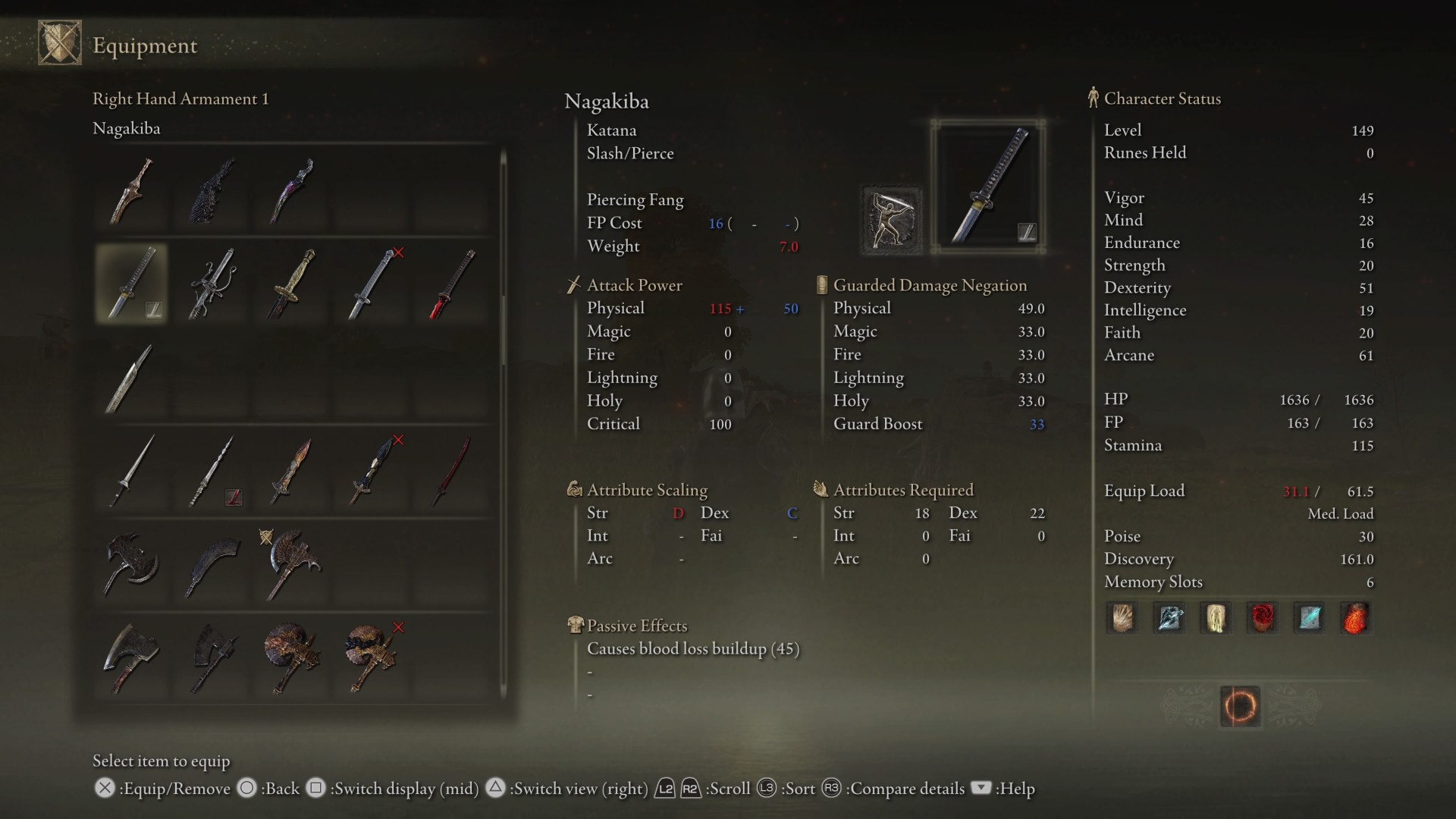This screenshot has height=819, width=1456.
Task: Select the currently equipped Nagakiba katana
Action: tap(130, 284)
